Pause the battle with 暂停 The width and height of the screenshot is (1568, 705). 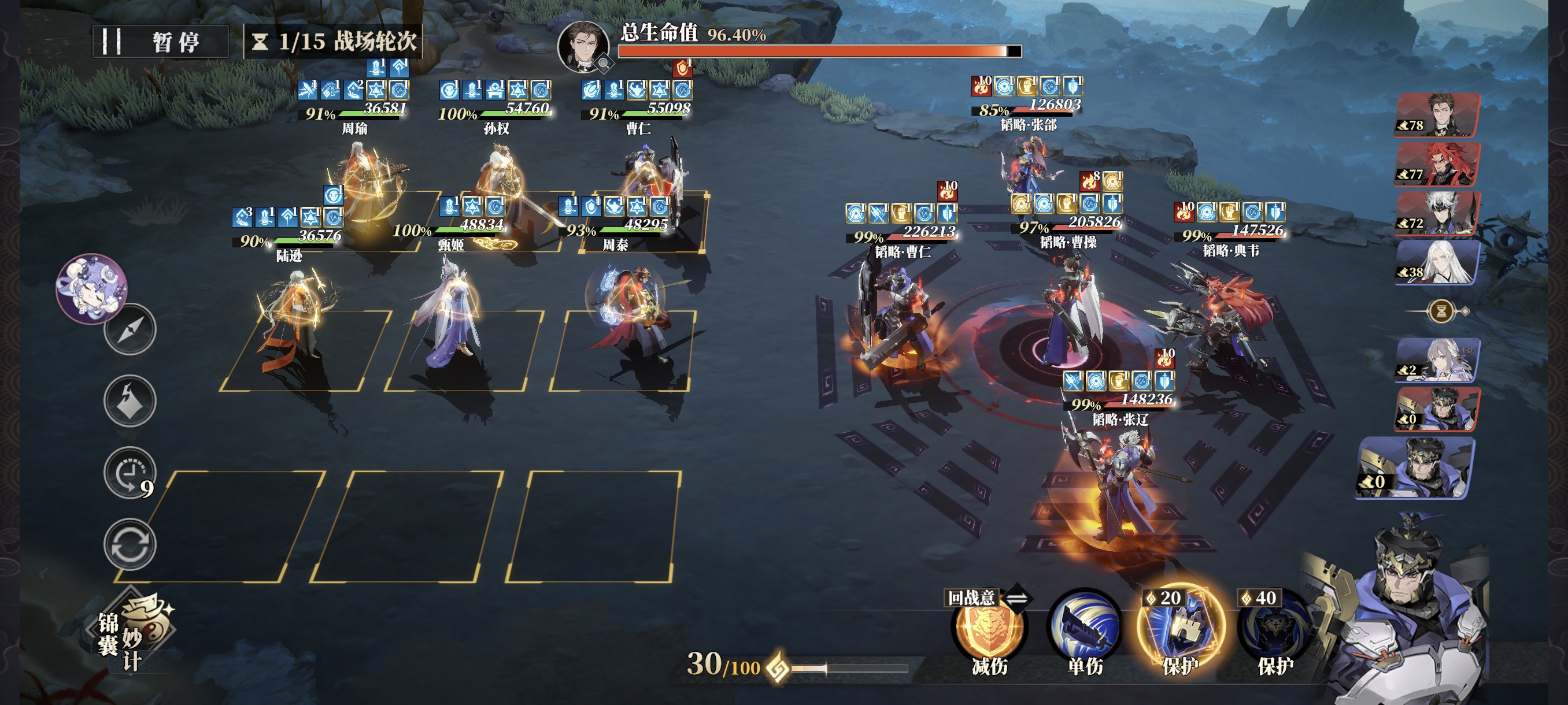coord(160,42)
